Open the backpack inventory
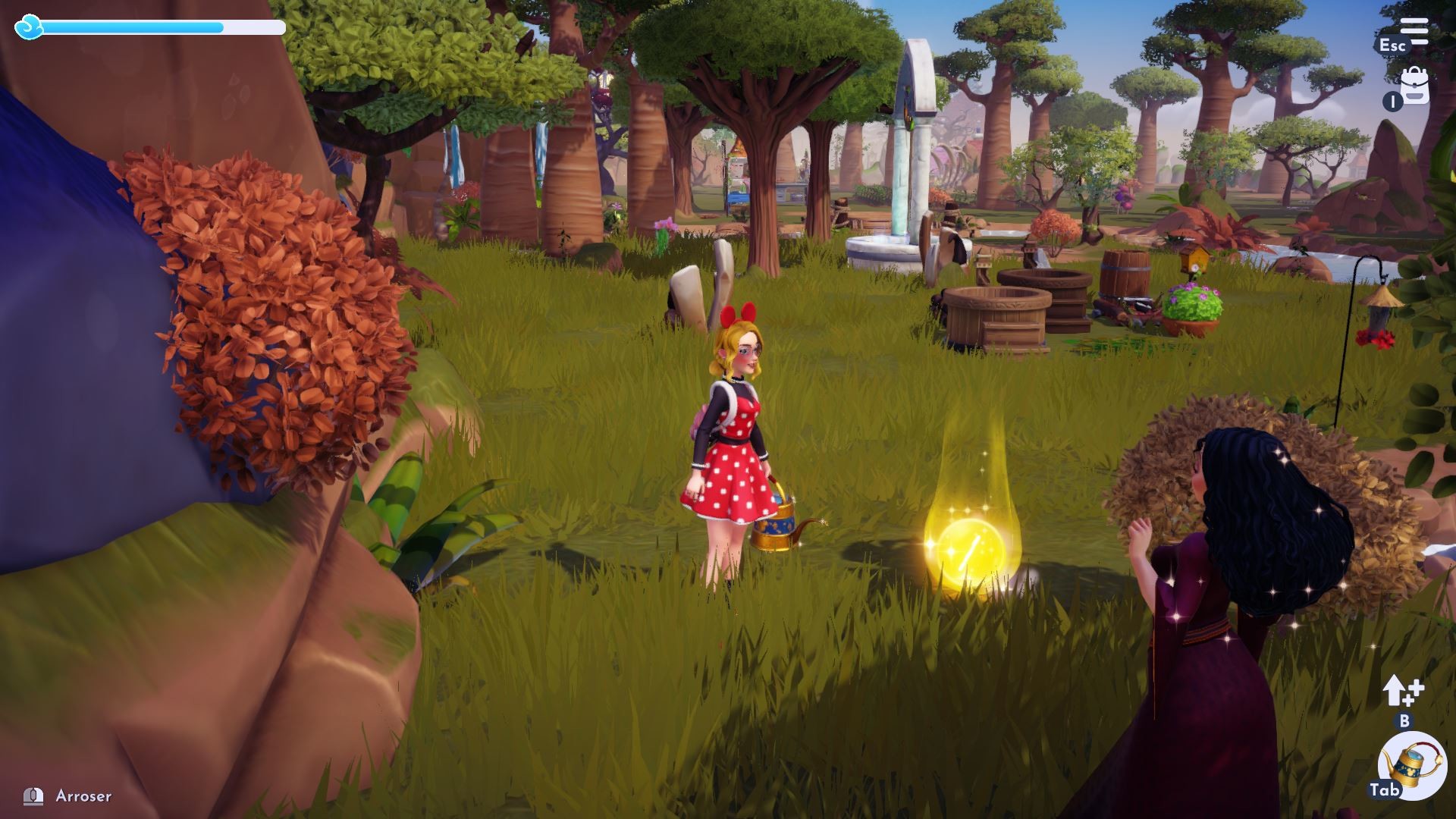Viewport: 1456px width, 819px height. point(1415,86)
